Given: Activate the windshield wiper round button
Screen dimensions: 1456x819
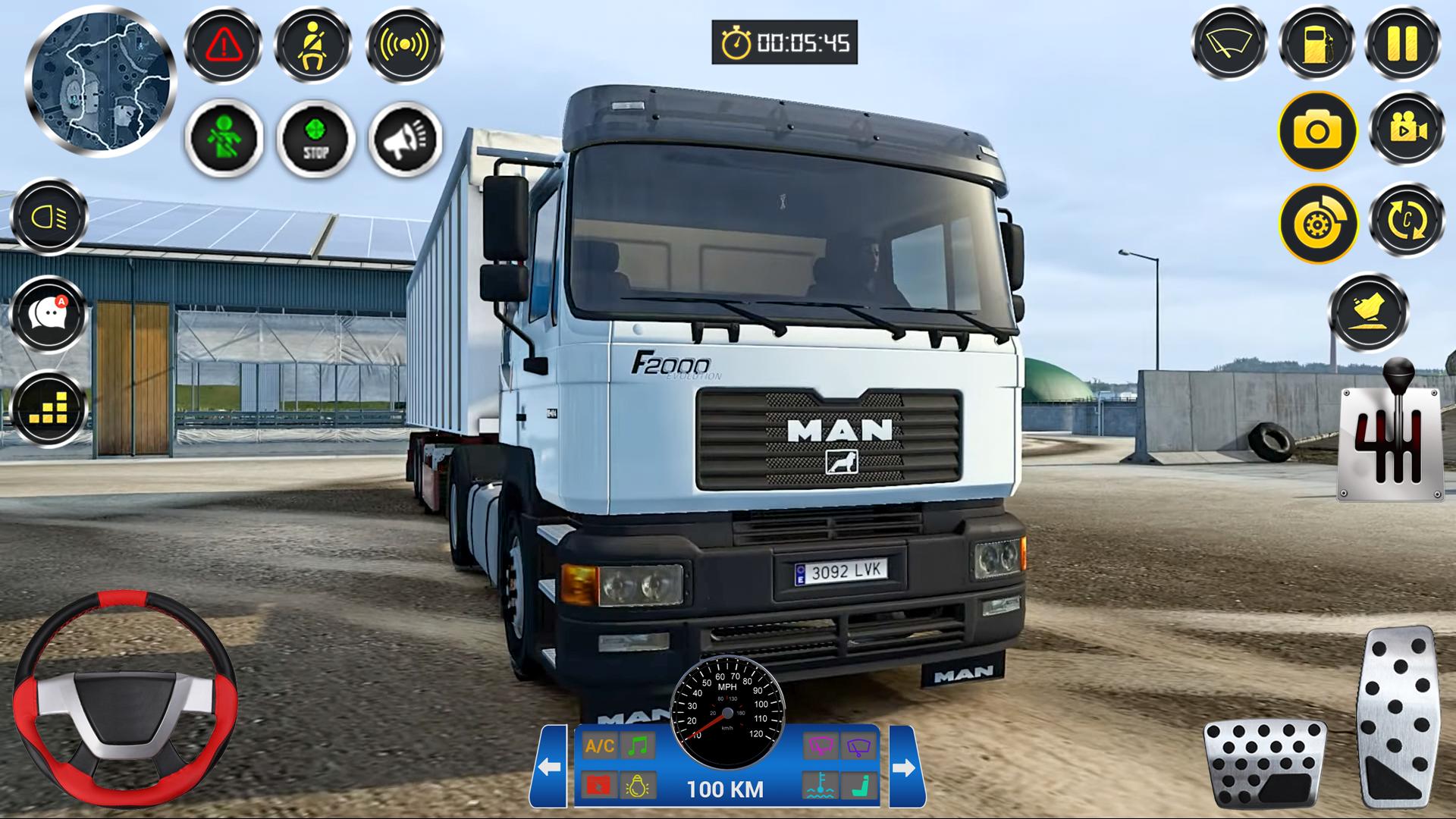Looking at the screenshot, I should (1229, 43).
